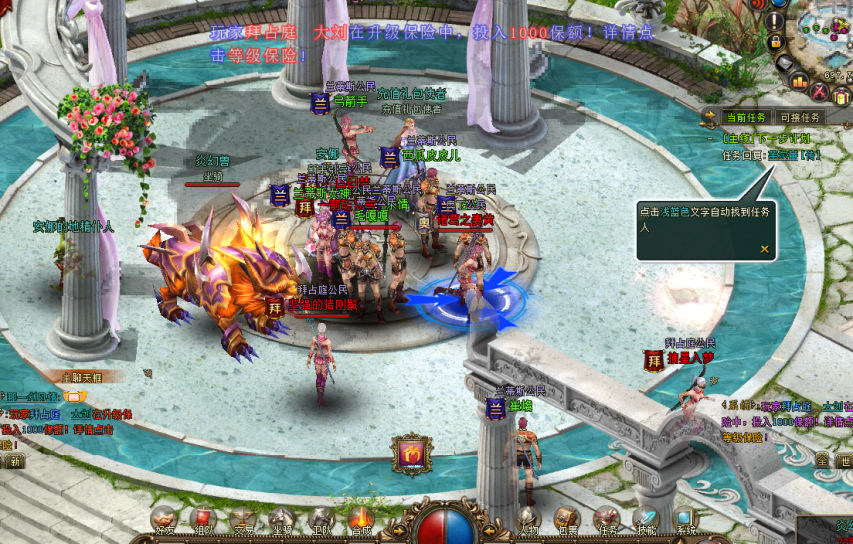Image resolution: width=853 pixels, height=544 pixels.
Task: Close the quest hint tooltip
Action: coord(765,249)
